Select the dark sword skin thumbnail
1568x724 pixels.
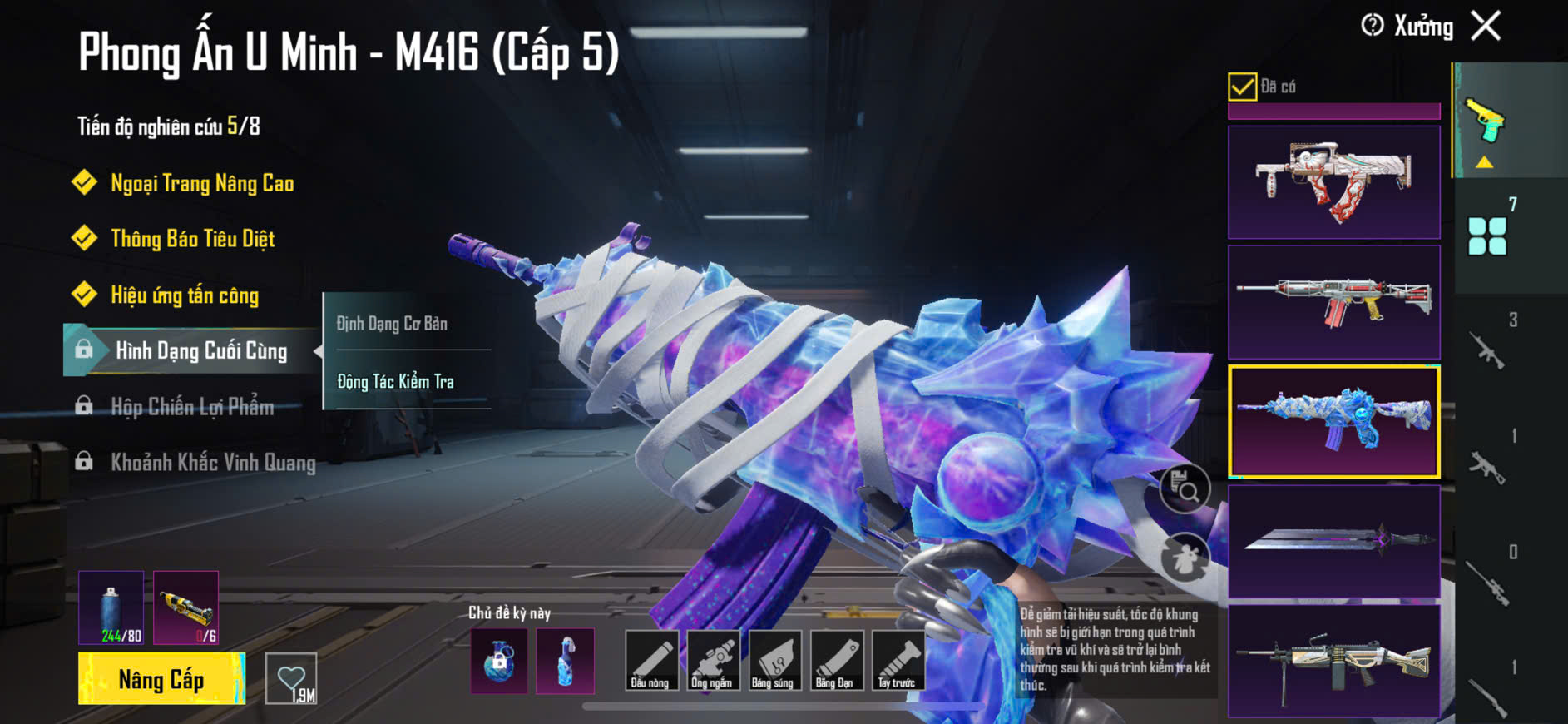pyautogui.click(x=1333, y=541)
